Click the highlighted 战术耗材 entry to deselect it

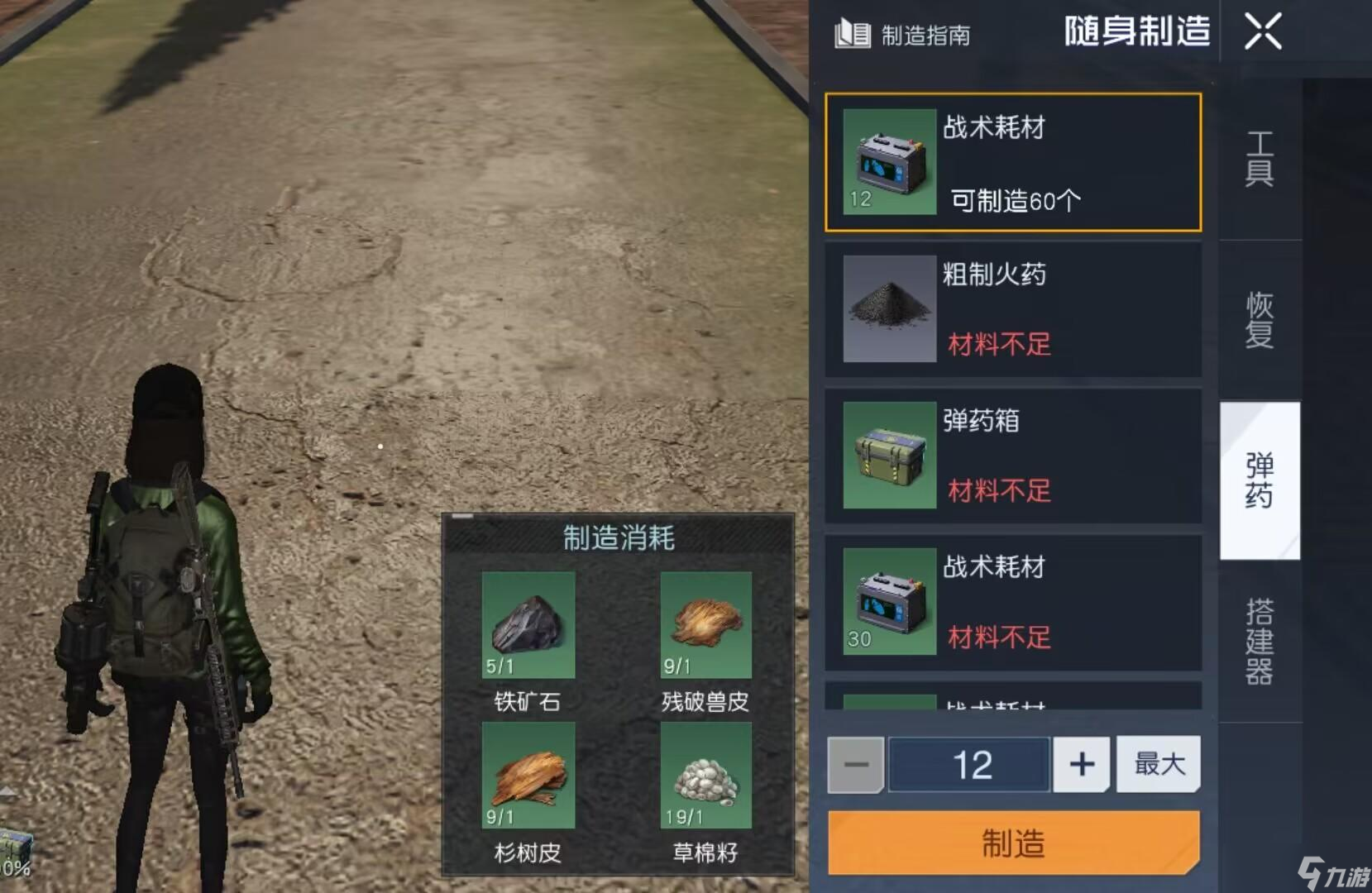click(1012, 164)
